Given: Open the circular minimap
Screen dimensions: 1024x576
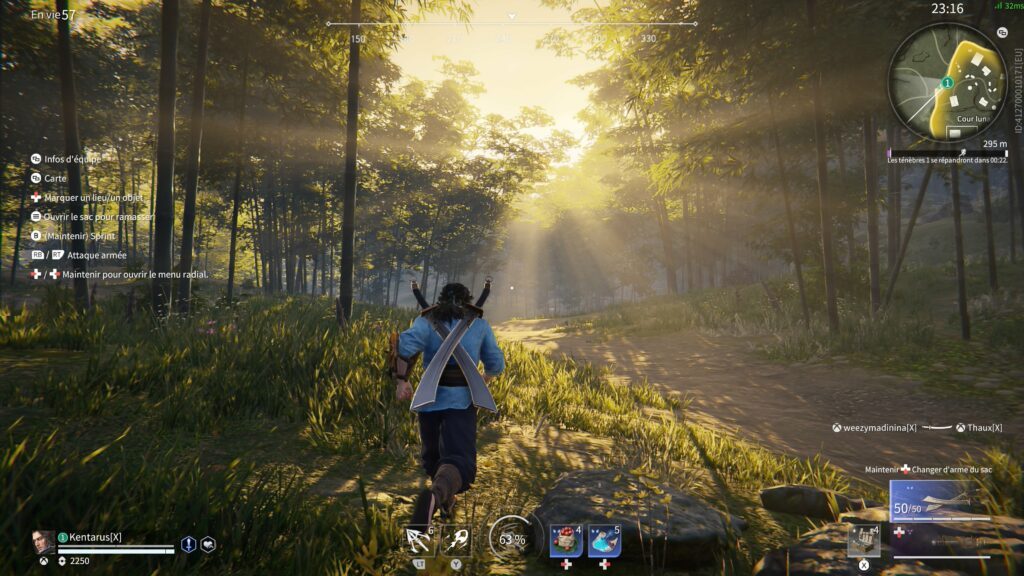Looking at the screenshot, I should (x=947, y=82).
